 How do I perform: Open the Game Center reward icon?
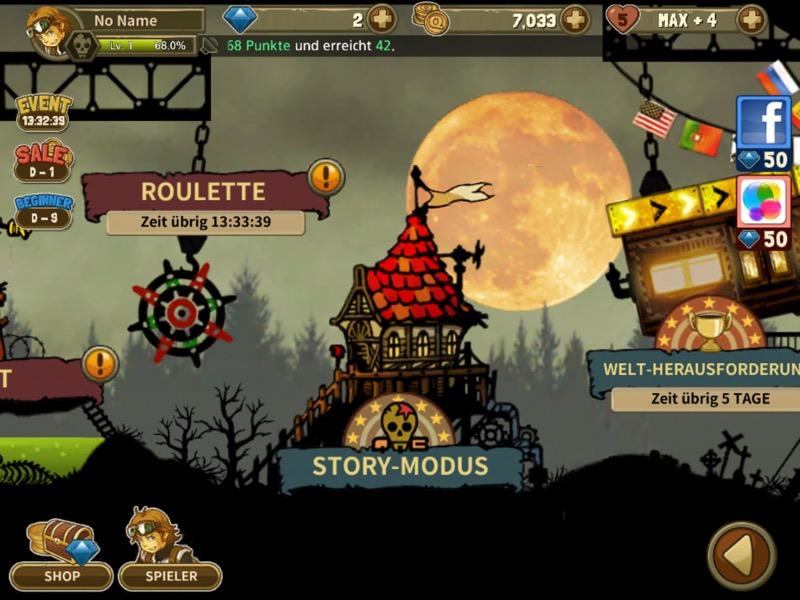(764, 202)
